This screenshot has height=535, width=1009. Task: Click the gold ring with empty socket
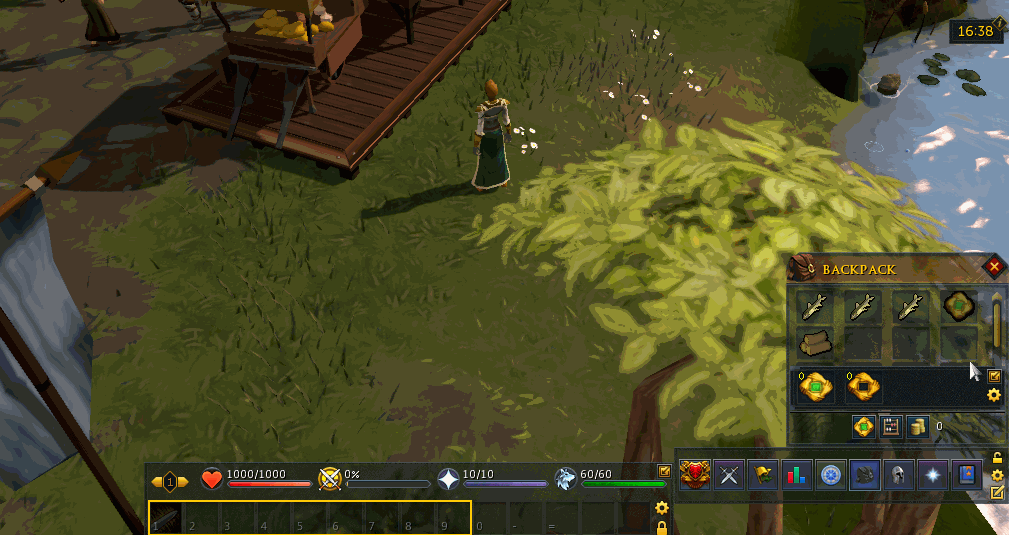(x=862, y=386)
